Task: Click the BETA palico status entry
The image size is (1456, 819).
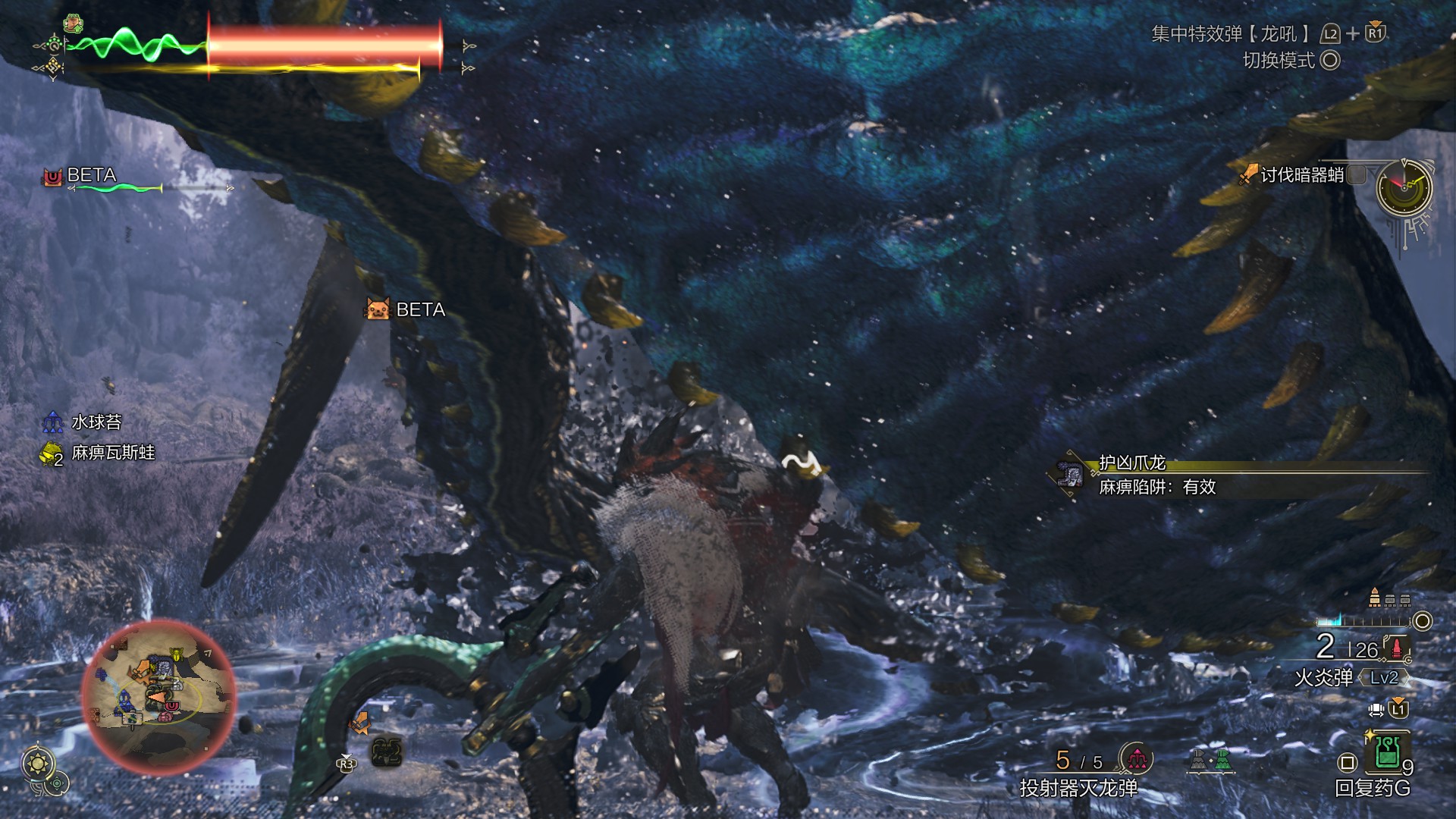Action: point(91,176)
